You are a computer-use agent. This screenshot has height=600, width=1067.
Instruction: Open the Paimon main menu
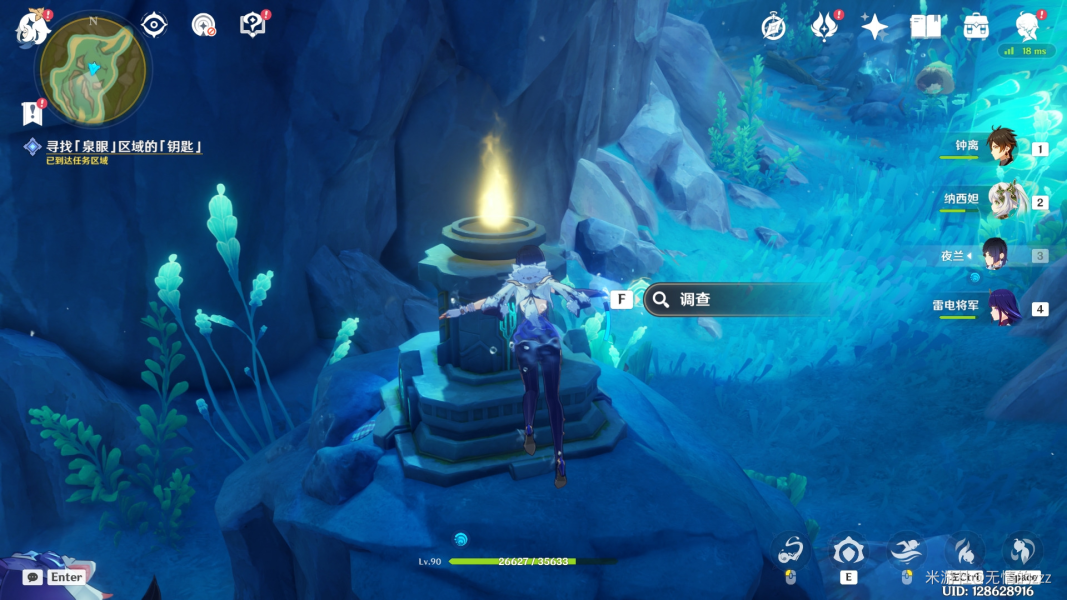point(33,28)
